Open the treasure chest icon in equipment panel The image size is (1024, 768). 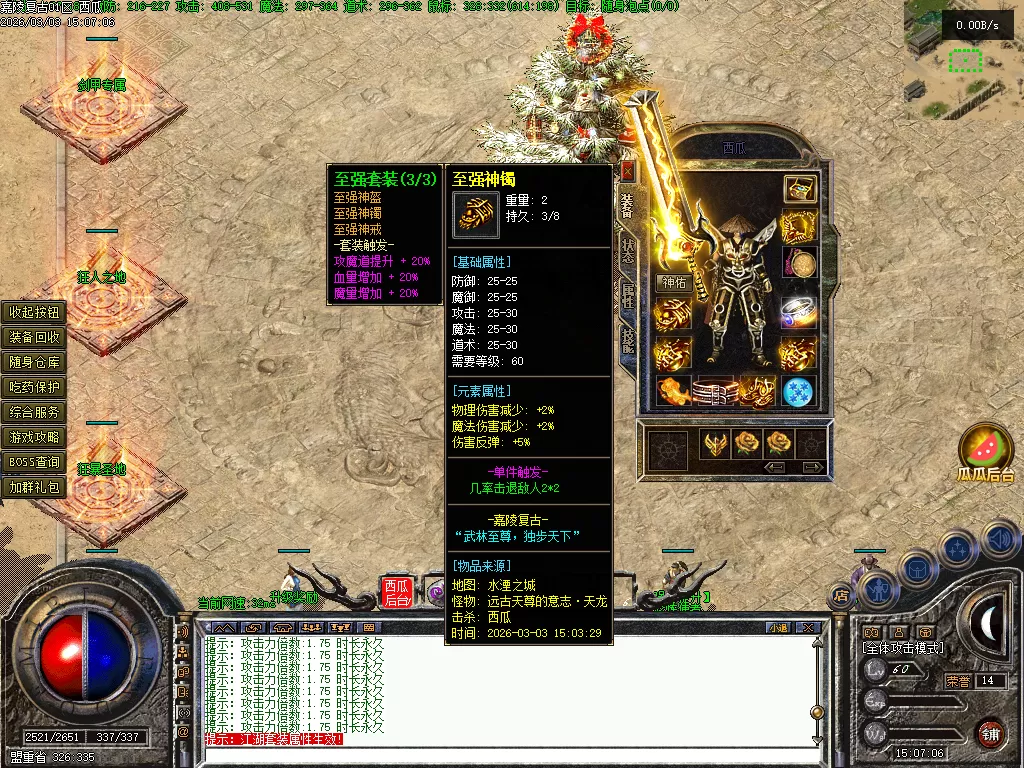tap(799, 188)
